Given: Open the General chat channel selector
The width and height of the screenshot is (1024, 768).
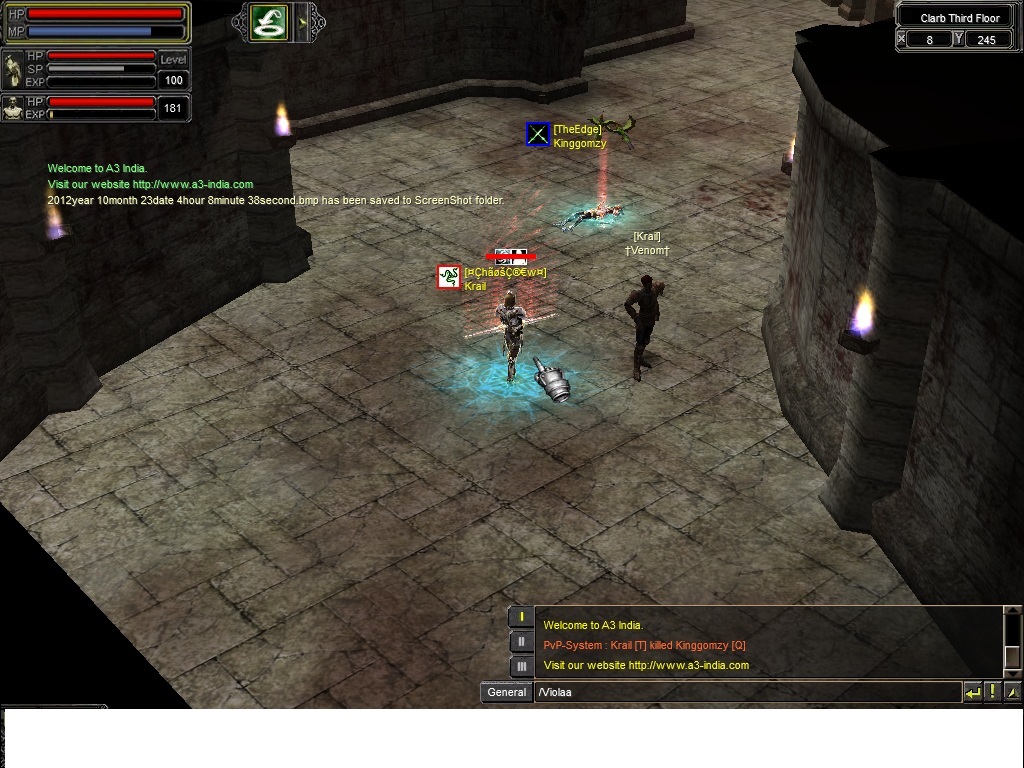Looking at the screenshot, I should tap(506, 692).
